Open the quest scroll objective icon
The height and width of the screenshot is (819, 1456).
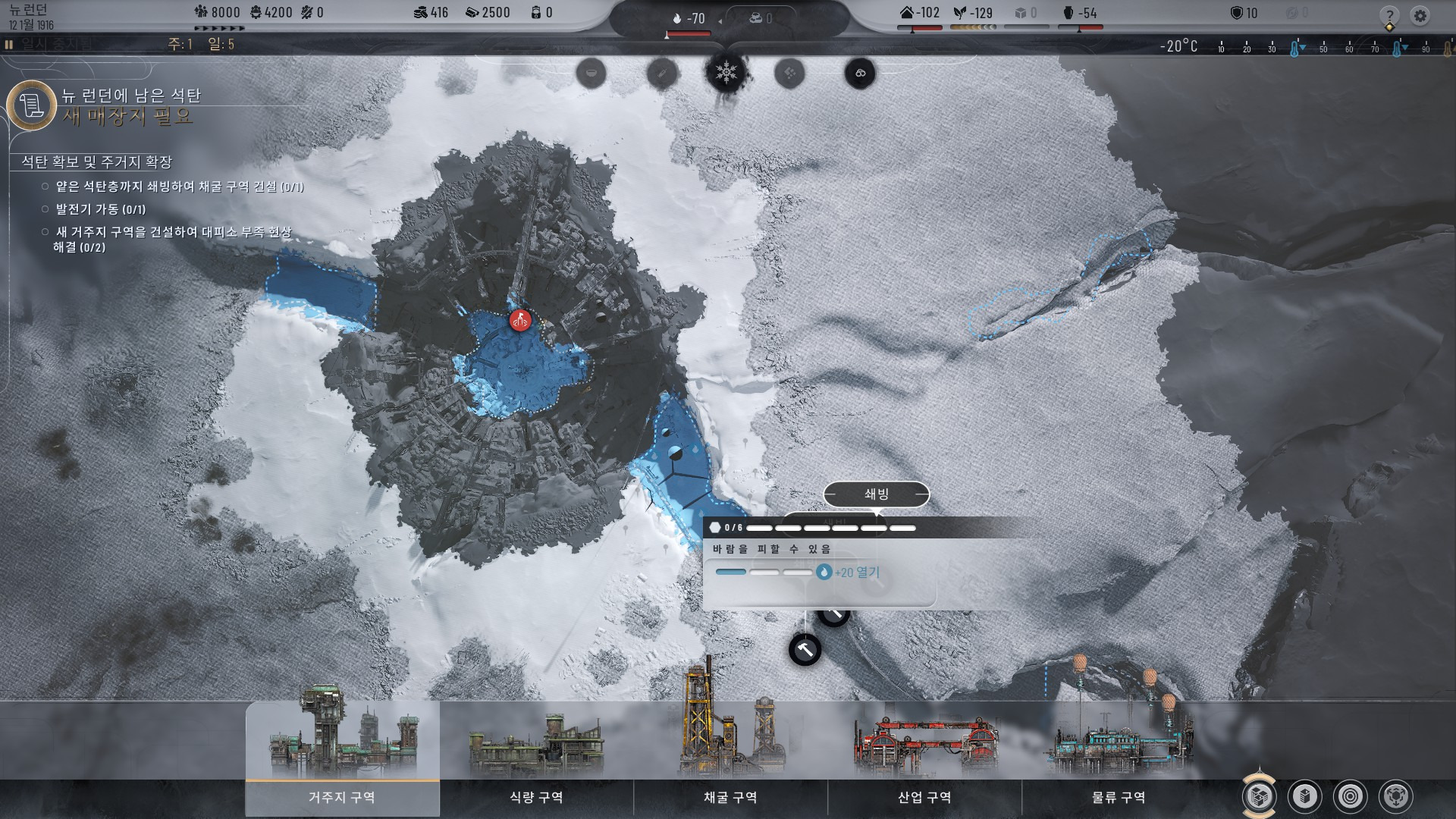(x=32, y=105)
